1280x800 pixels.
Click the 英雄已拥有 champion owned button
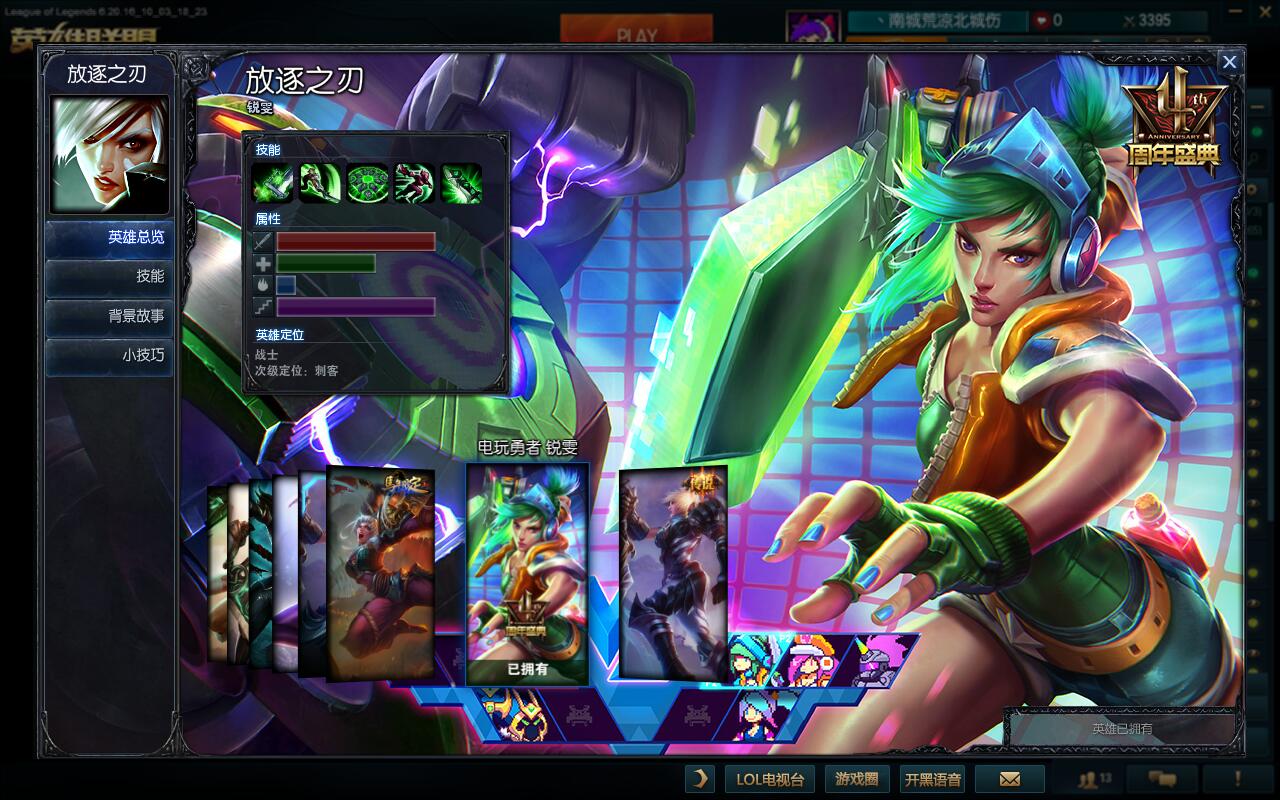click(1122, 729)
